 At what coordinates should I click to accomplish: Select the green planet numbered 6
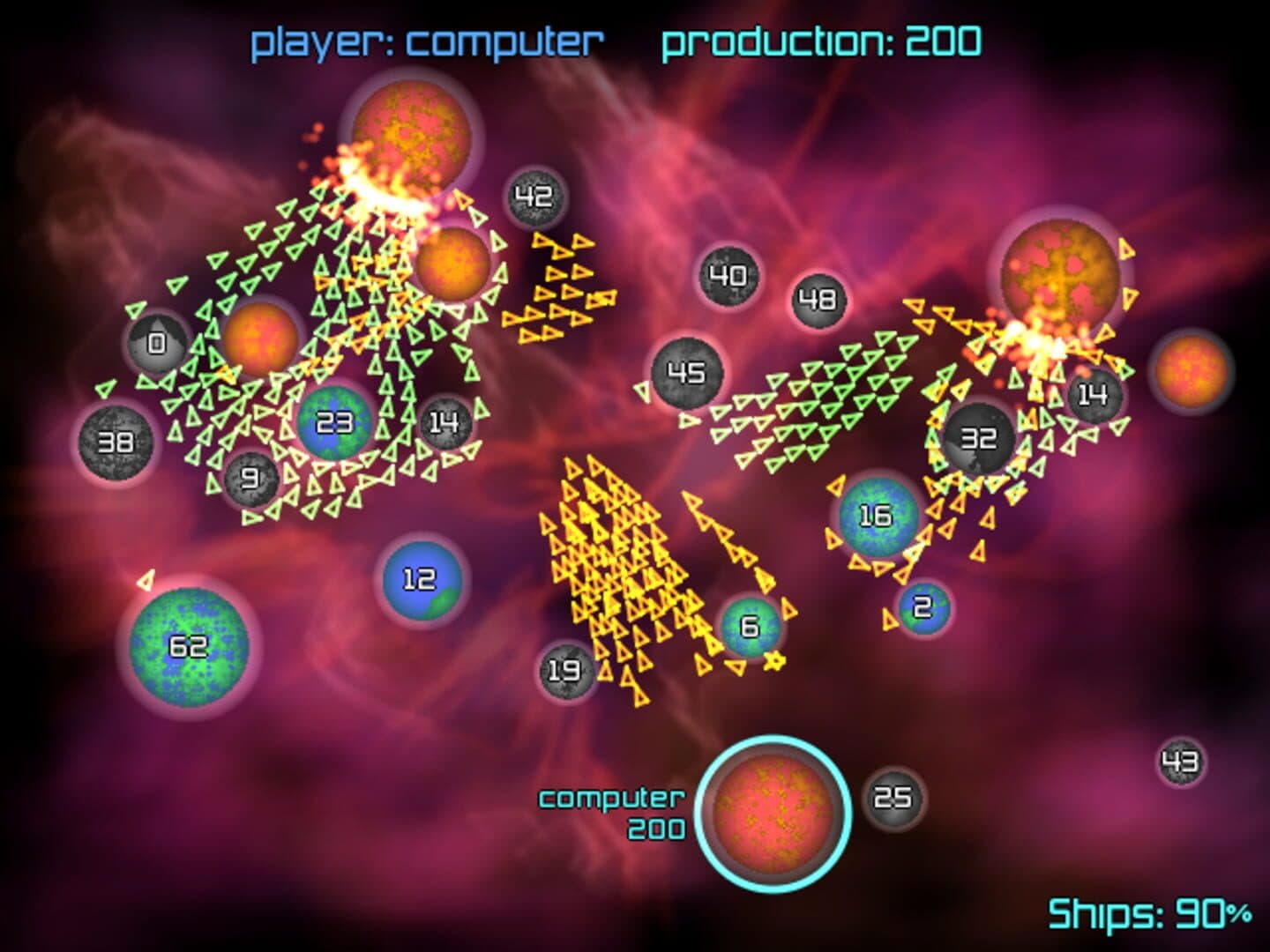click(x=750, y=627)
